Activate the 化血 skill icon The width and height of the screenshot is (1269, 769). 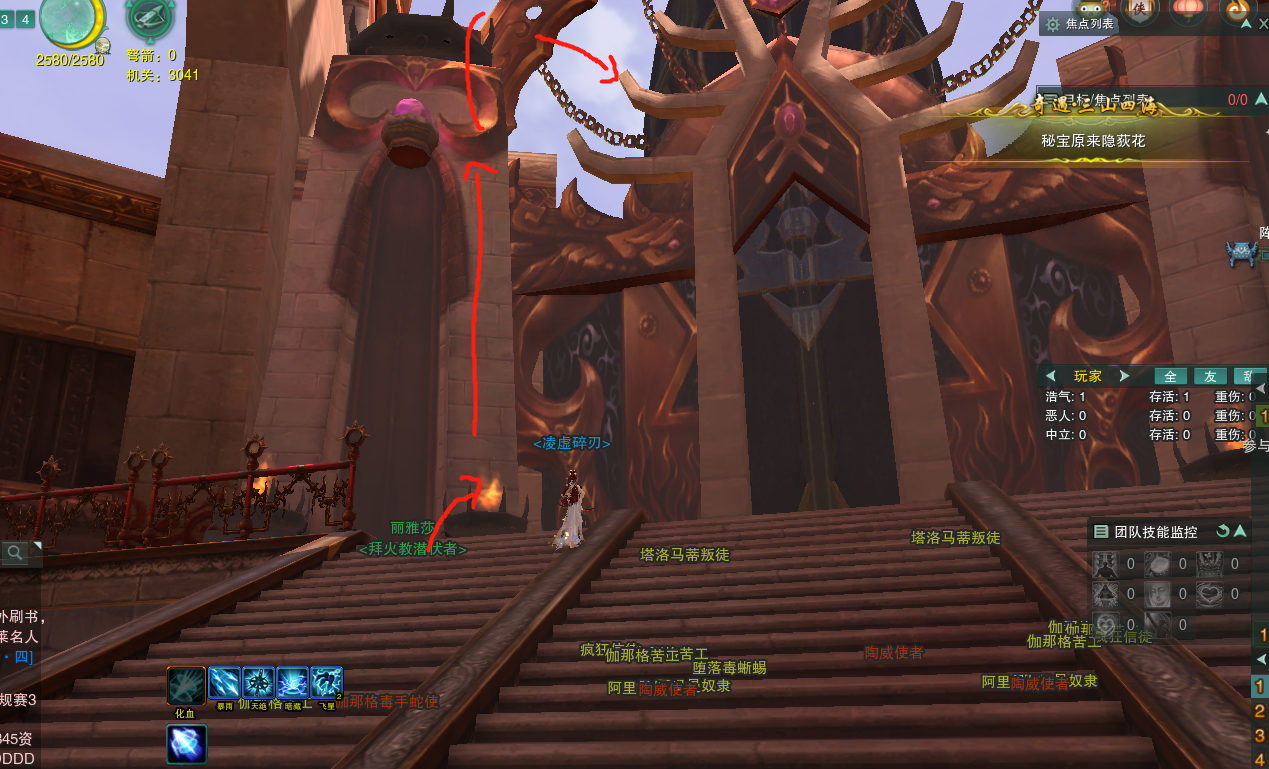[x=186, y=685]
